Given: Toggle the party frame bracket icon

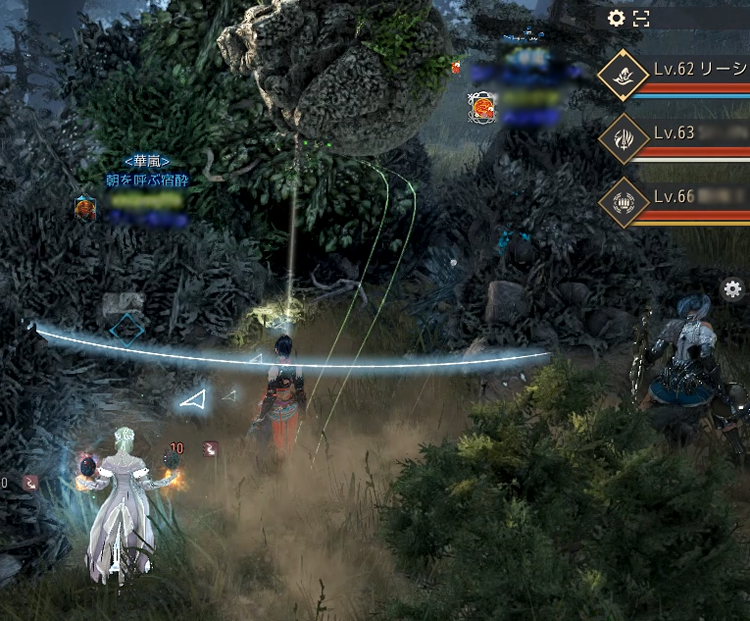Looking at the screenshot, I should pos(642,18).
